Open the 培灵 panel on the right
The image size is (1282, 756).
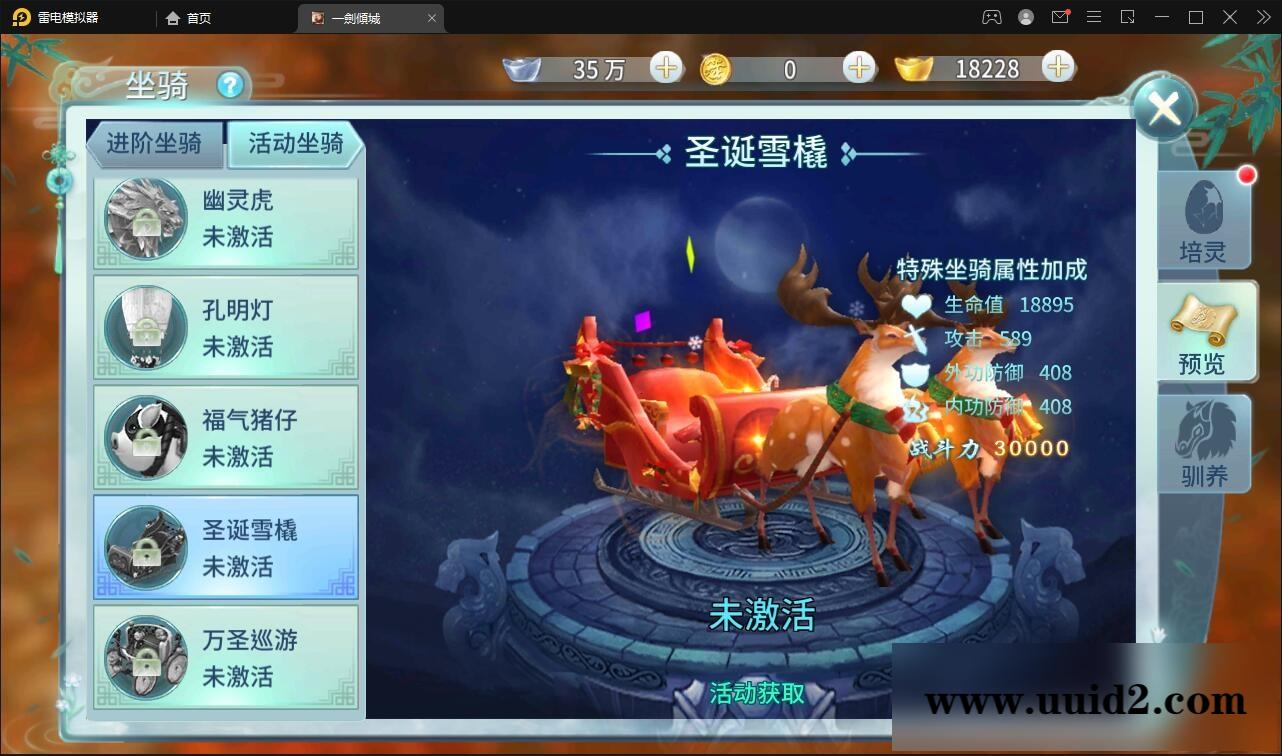(1203, 222)
